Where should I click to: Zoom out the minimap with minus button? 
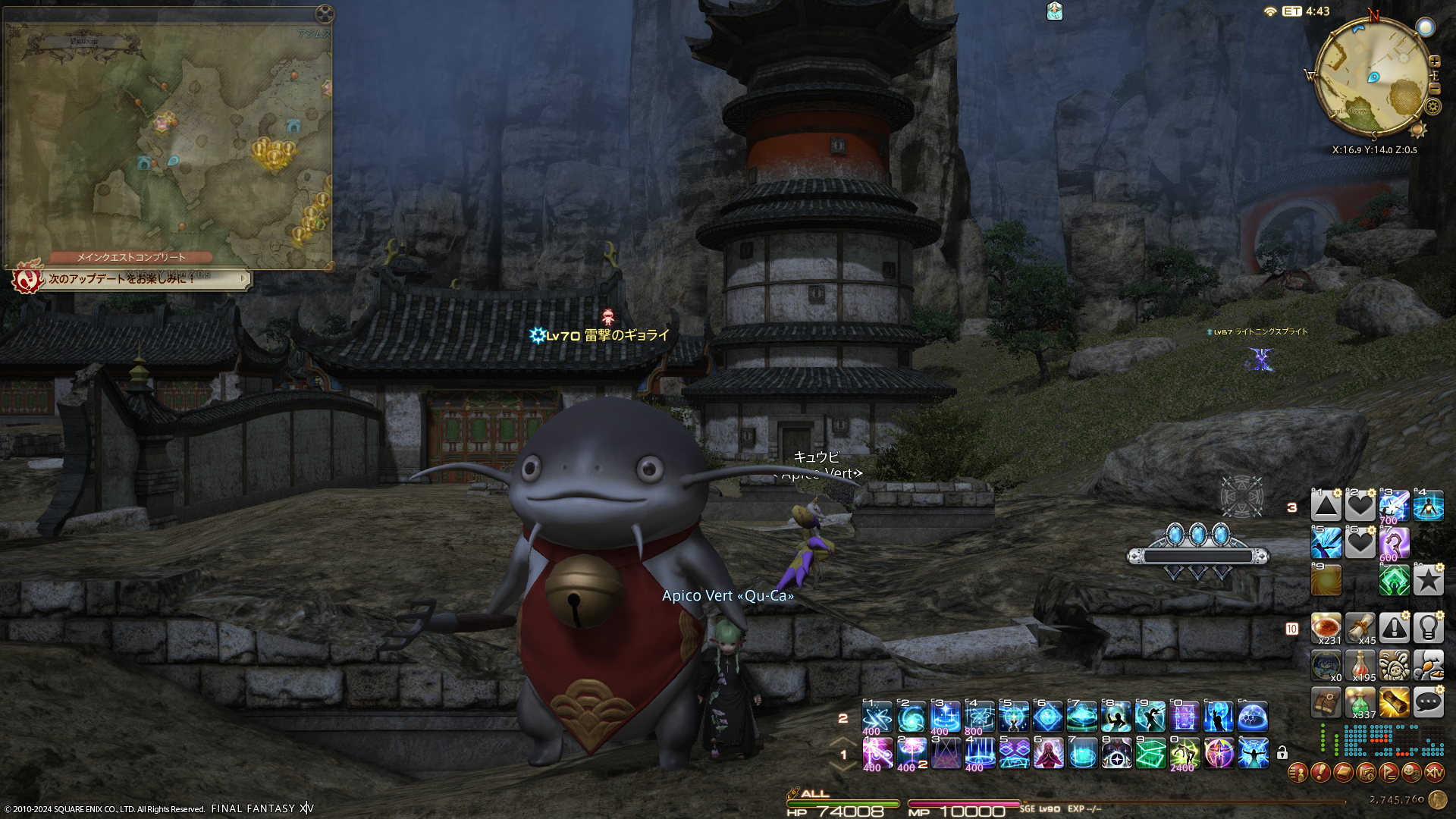point(1434,89)
